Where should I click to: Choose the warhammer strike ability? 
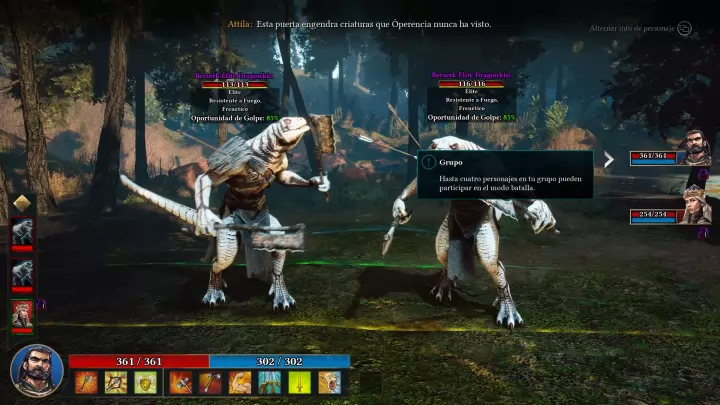210,382
